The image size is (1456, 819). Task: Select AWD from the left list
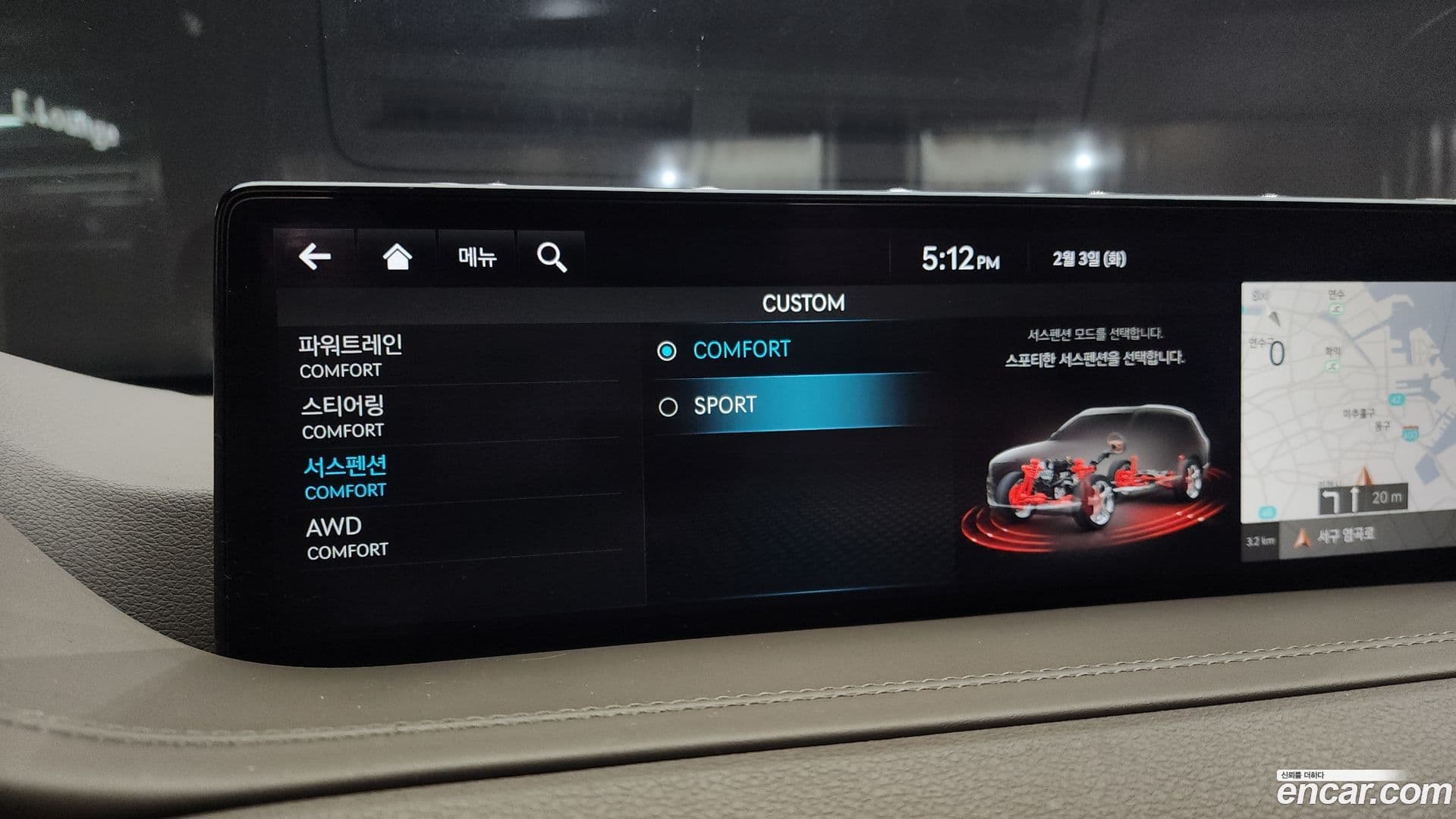pos(334,534)
